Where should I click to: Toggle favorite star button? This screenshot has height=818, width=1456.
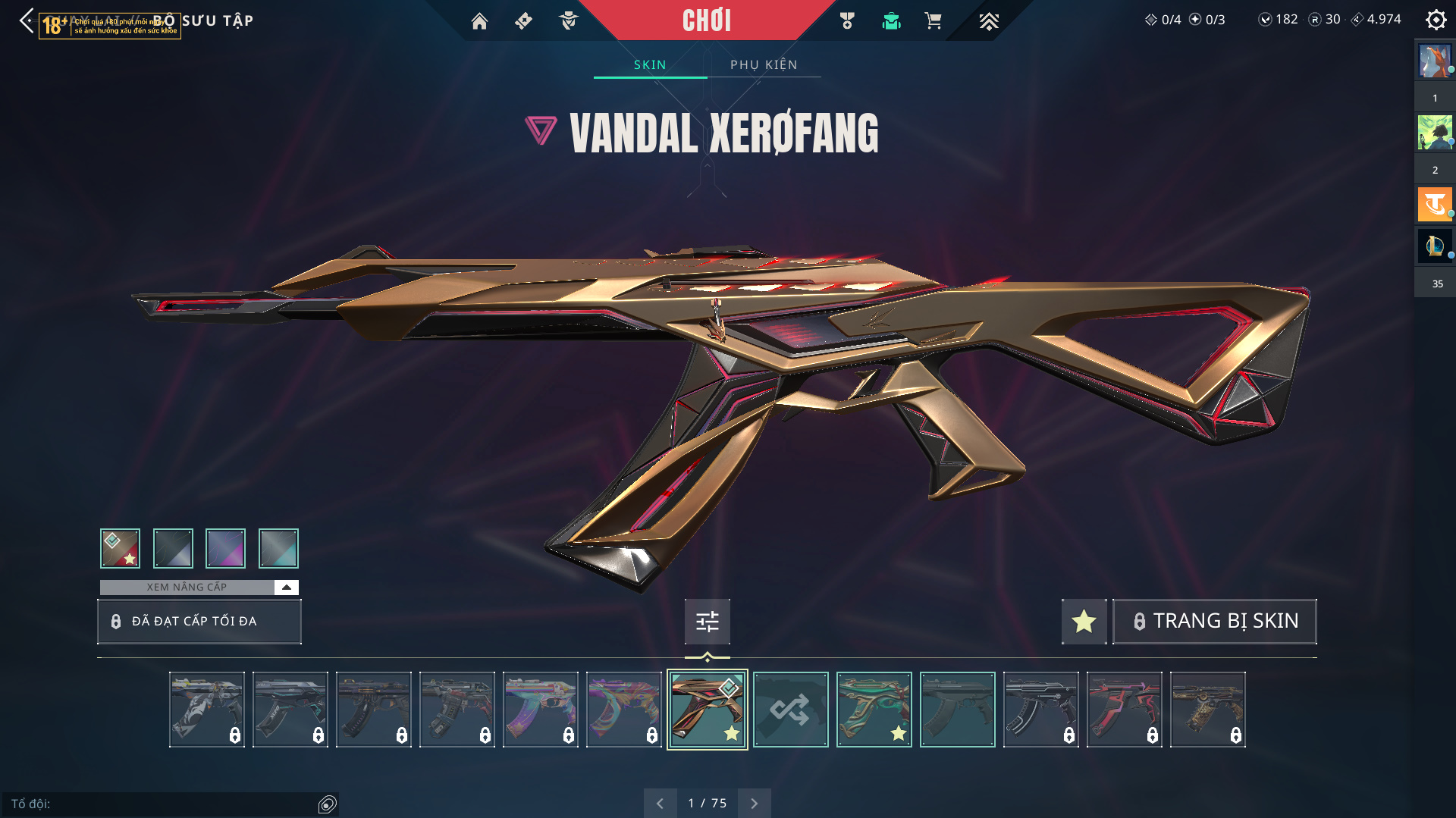point(1084,621)
